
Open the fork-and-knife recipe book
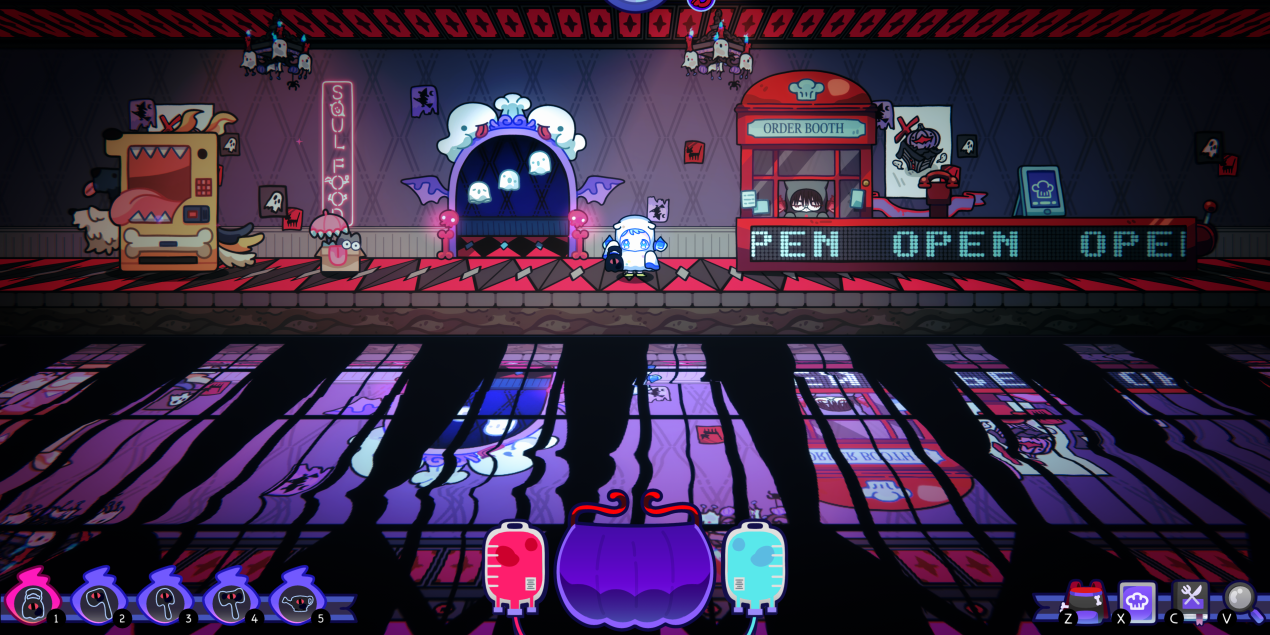[x=1190, y=599]
